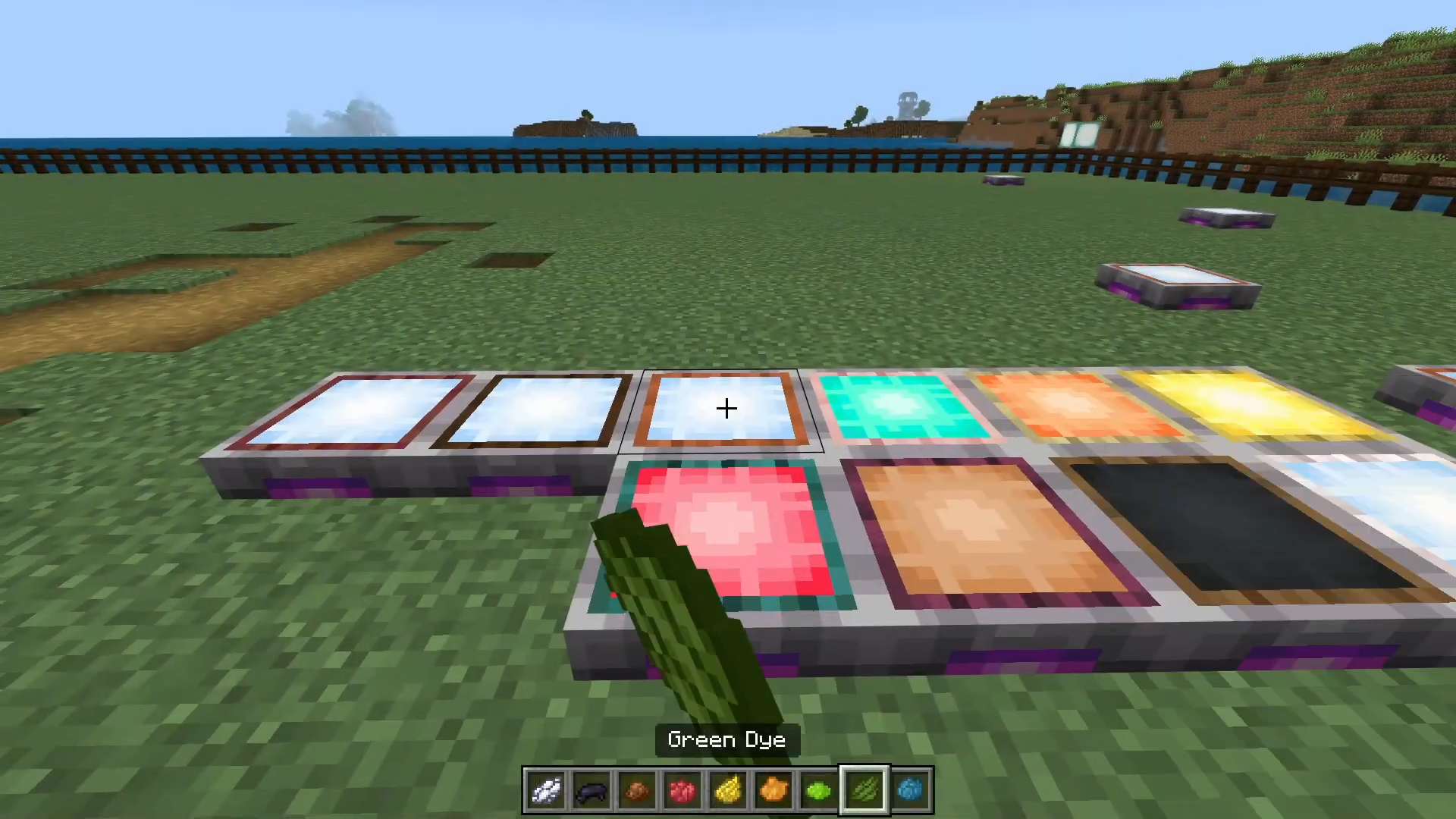Click the crosshair at screen center
Viewport: 1456px width, 819px height.
click(726, 409)
